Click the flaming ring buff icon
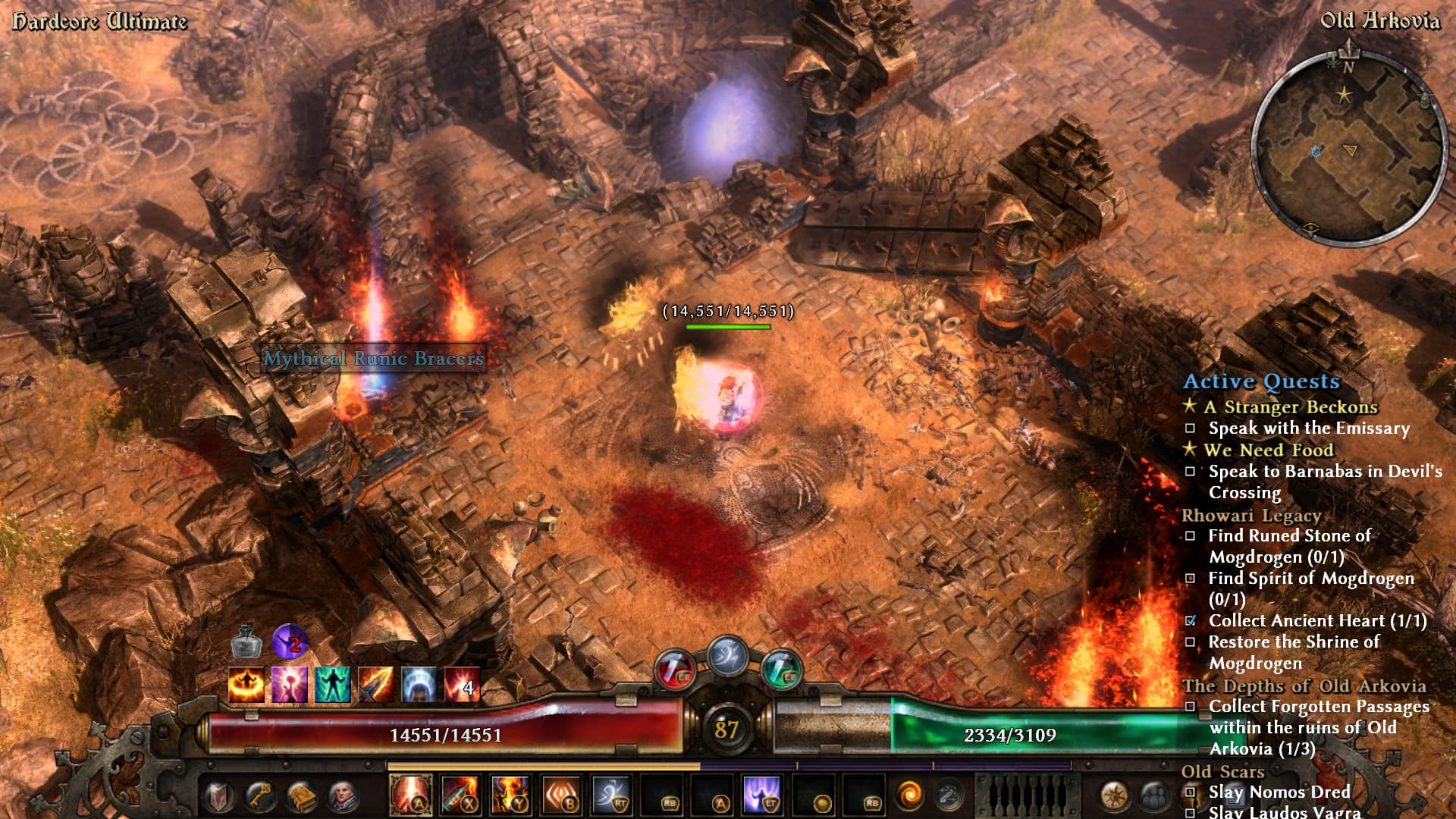 [x=246, y=686]
